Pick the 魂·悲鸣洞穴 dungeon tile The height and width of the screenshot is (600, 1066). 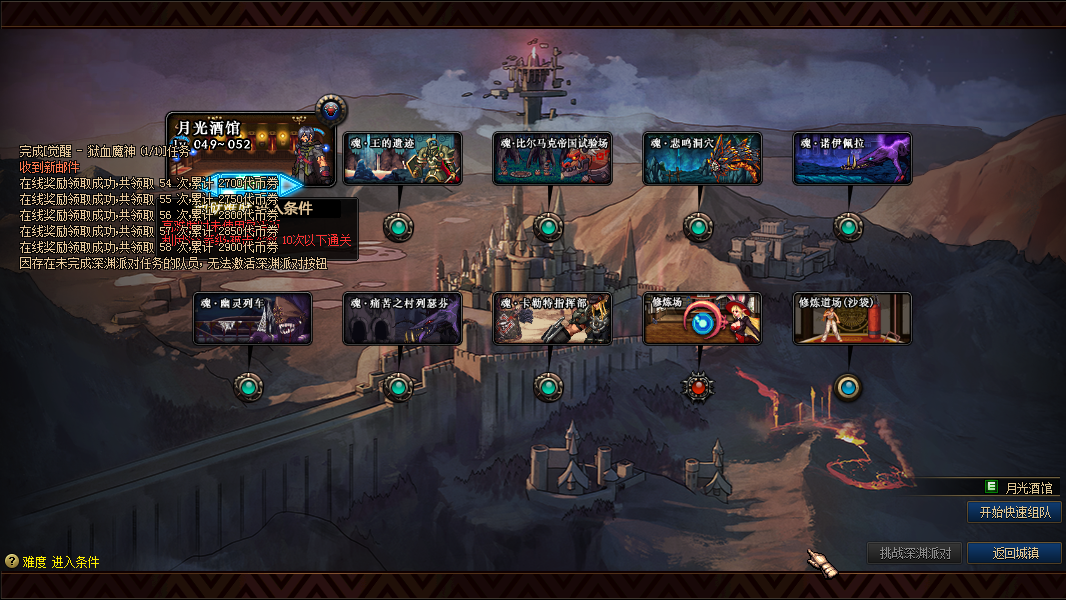(702, 159)
